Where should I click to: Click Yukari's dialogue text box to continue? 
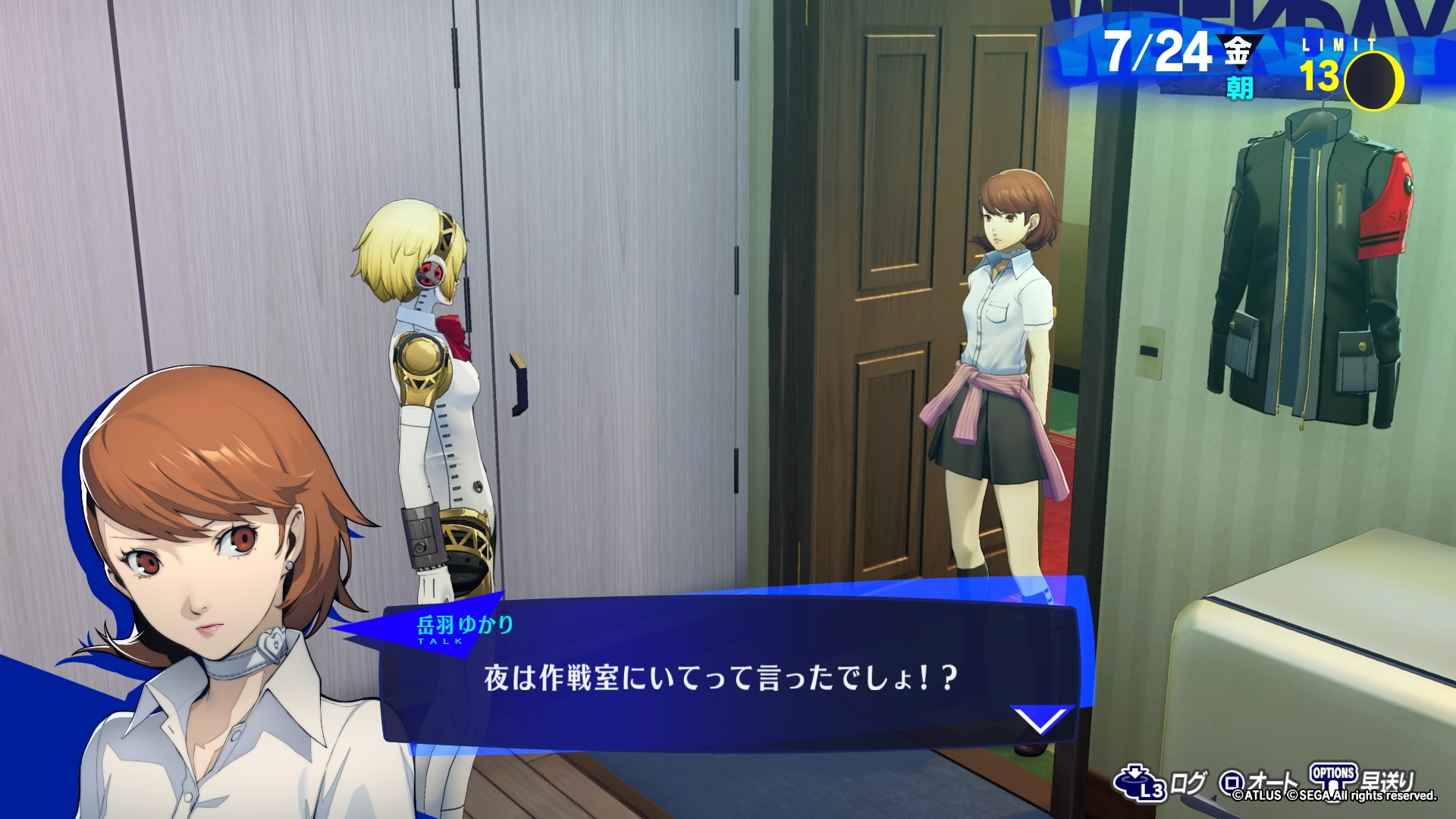(x=720, y=677)
